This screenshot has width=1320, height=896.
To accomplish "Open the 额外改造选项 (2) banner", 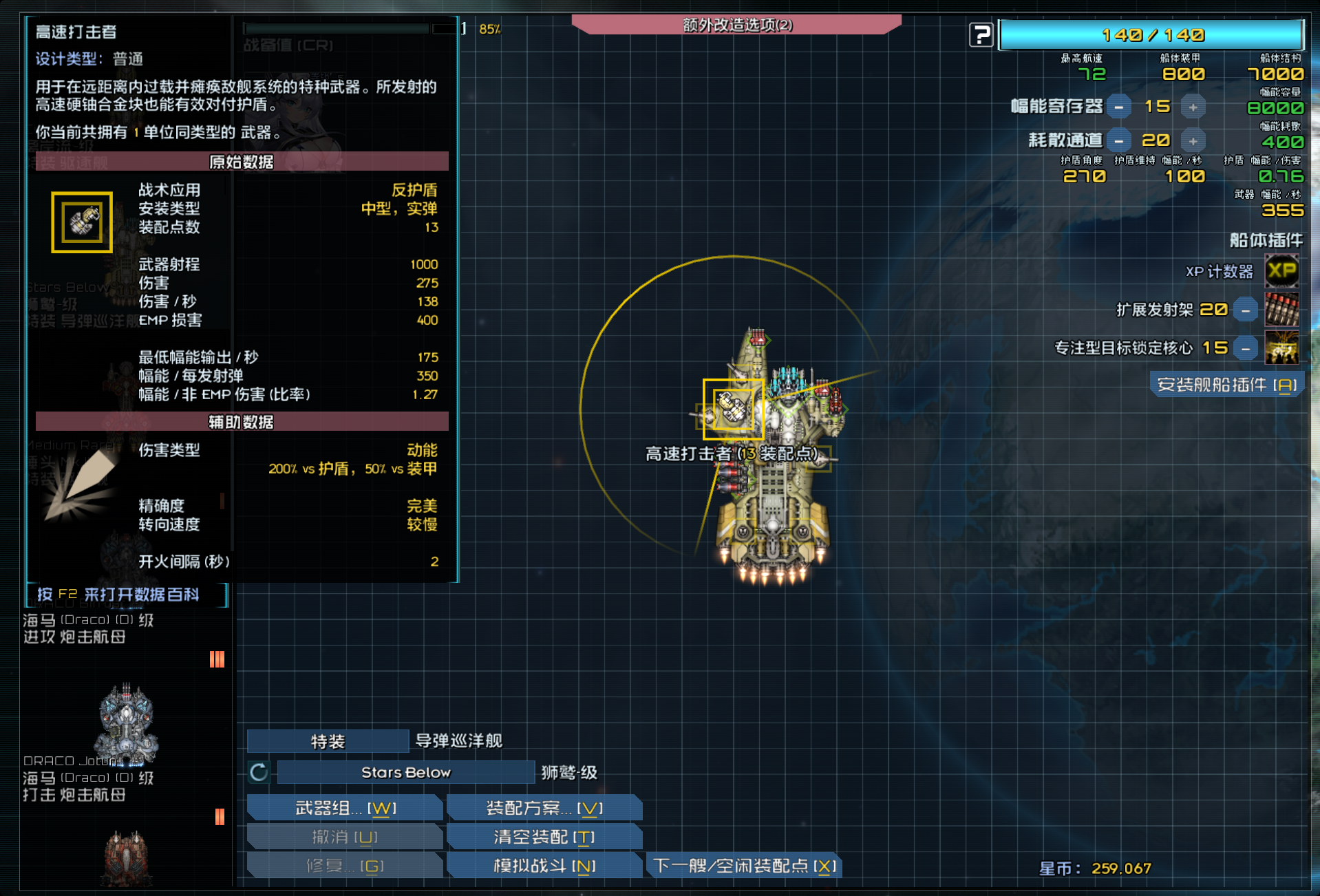I will tap(738, 26).
